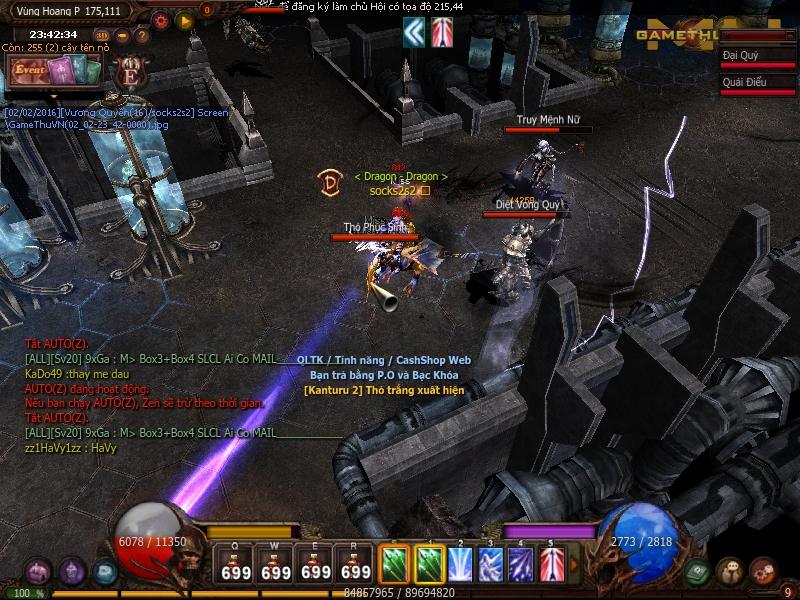
Task: Use the potion in slot W
Action: pos(276,565)
